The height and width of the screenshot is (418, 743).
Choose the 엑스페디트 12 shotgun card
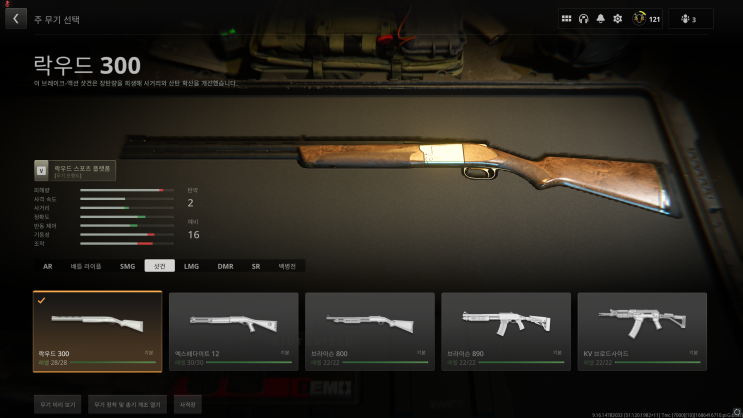(233, 331)
